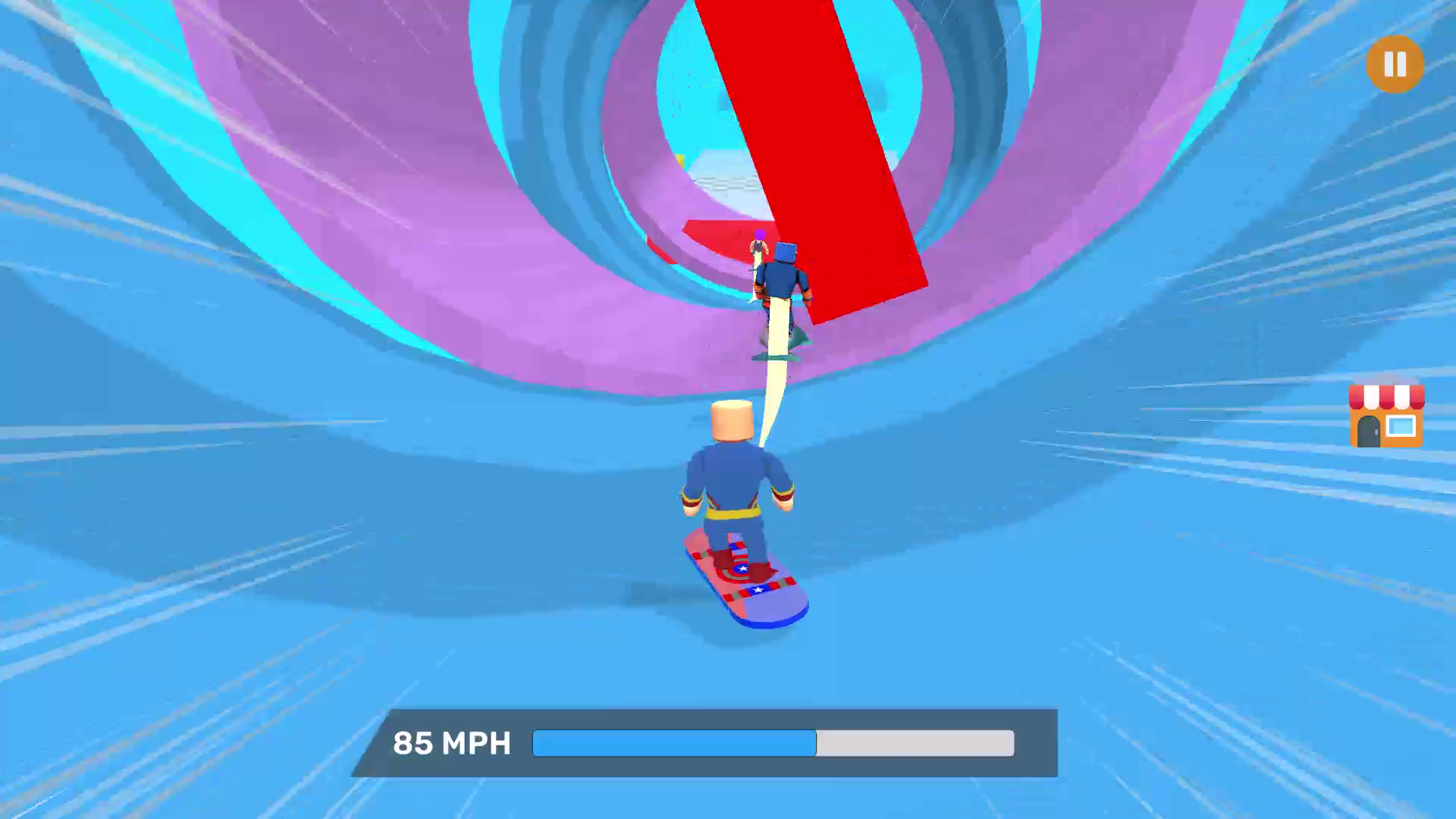Select the opponent rider ahead
Viewport: 1456px width, 819px height.
[781, 277]
